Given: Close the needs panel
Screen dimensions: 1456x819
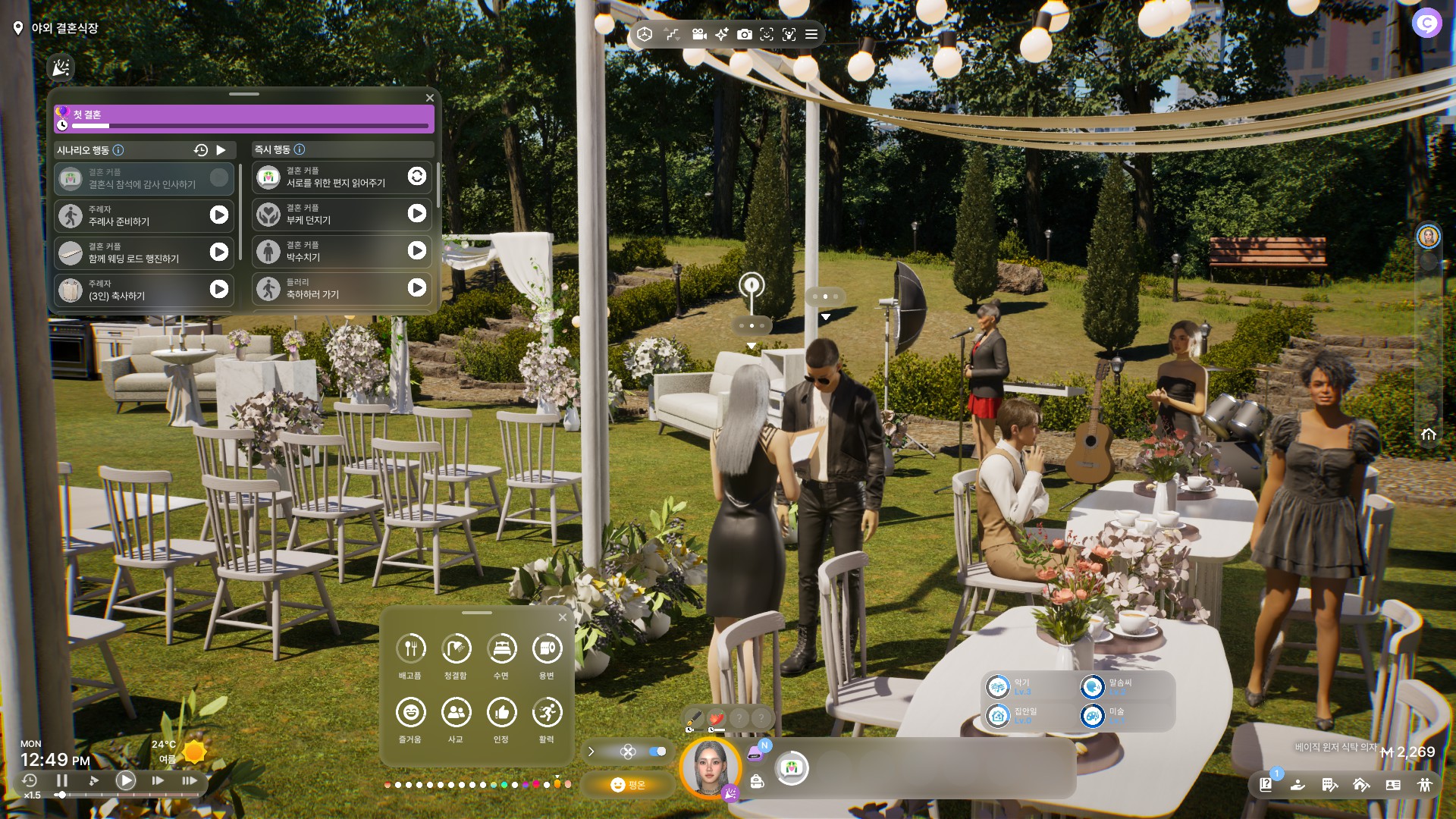Looking at the screenshot, I should tap(563, 617).
